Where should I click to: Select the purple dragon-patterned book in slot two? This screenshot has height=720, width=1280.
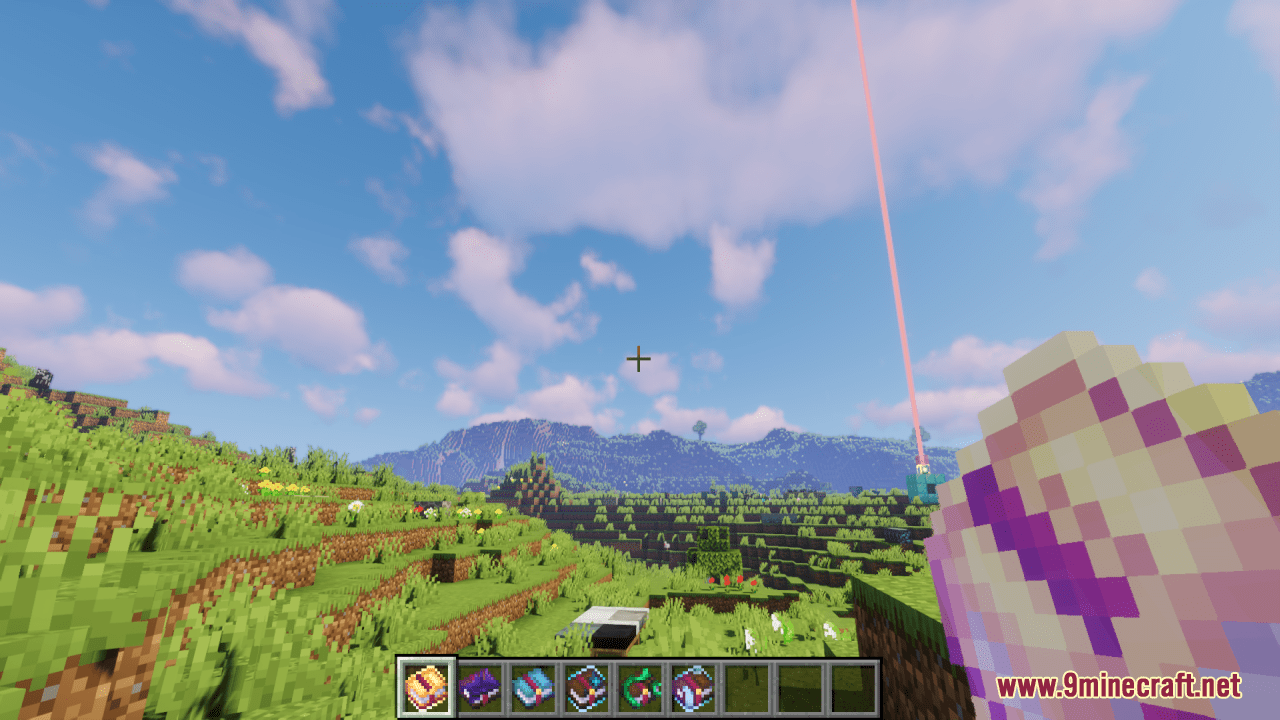click(479, 683)
